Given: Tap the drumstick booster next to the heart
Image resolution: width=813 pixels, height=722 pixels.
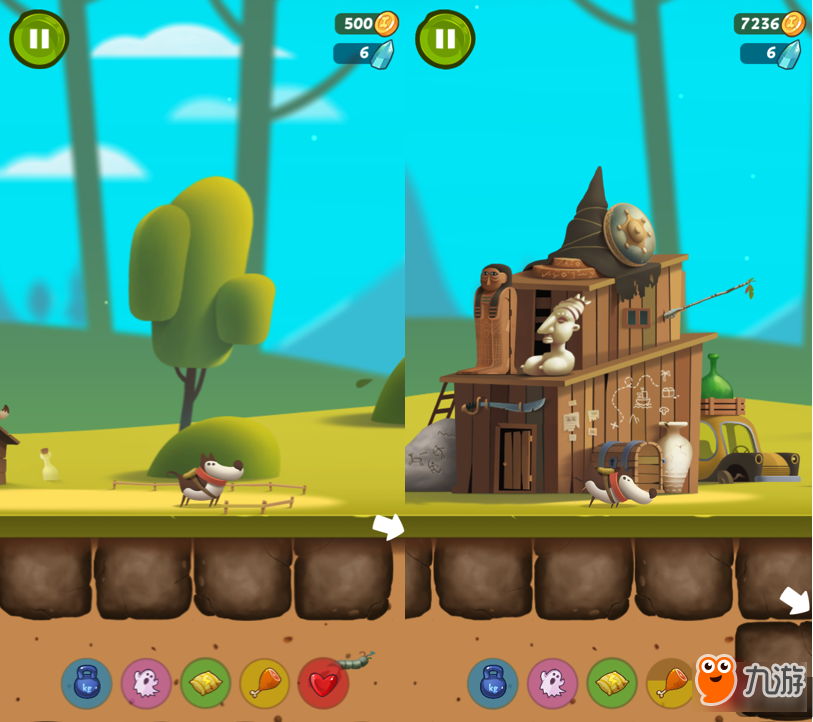Looking at the screenshot, I should point(264,683).
